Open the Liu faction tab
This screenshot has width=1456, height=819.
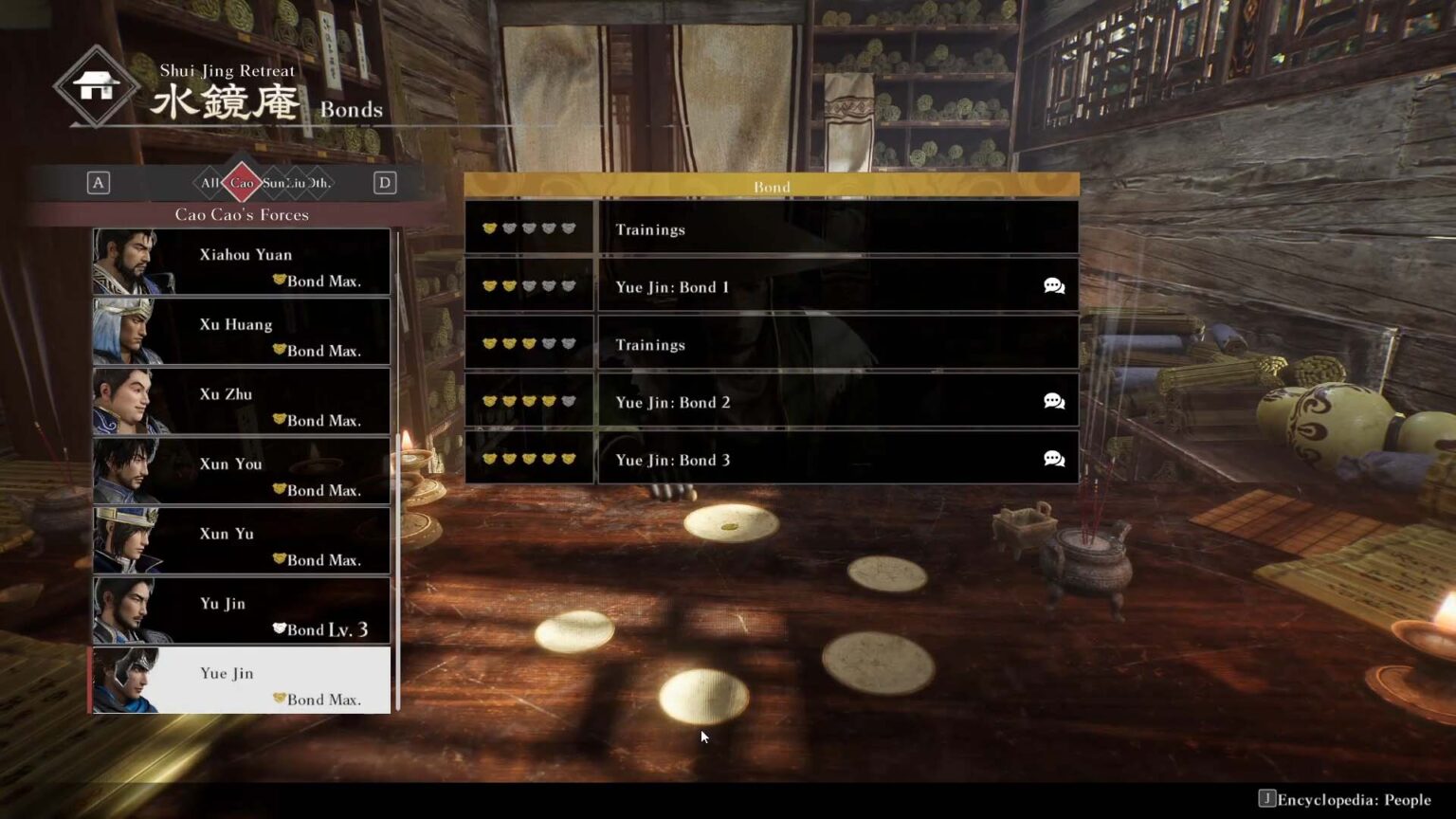298,182
